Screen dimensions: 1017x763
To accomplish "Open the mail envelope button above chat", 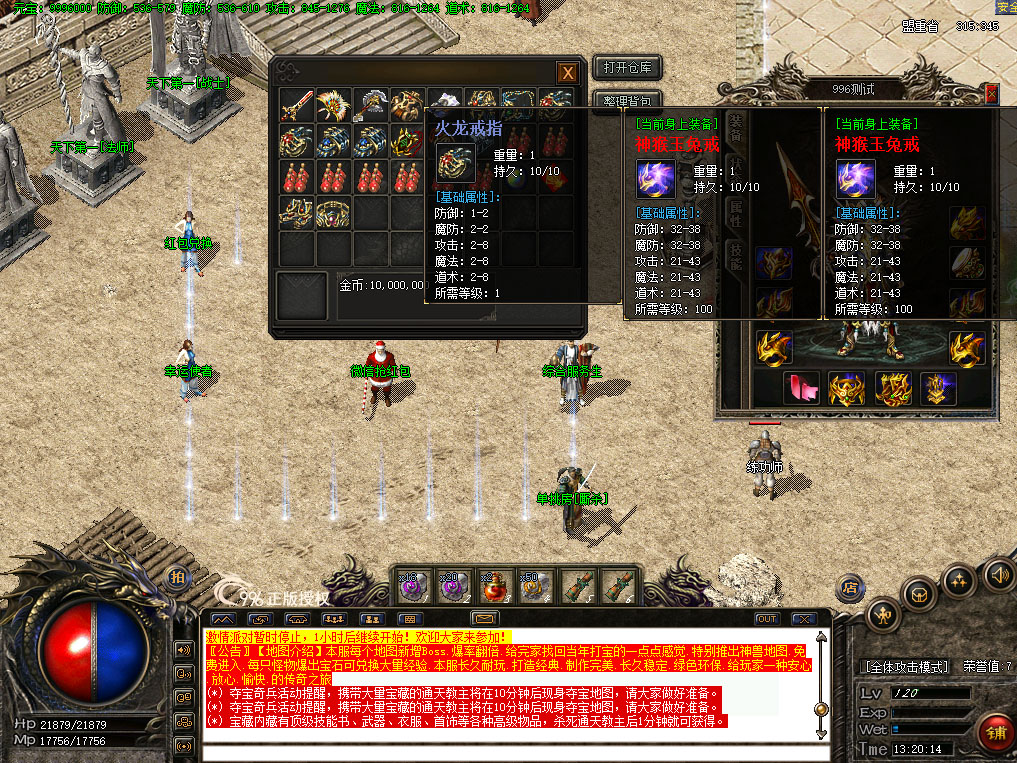I will tap(485, 619).
